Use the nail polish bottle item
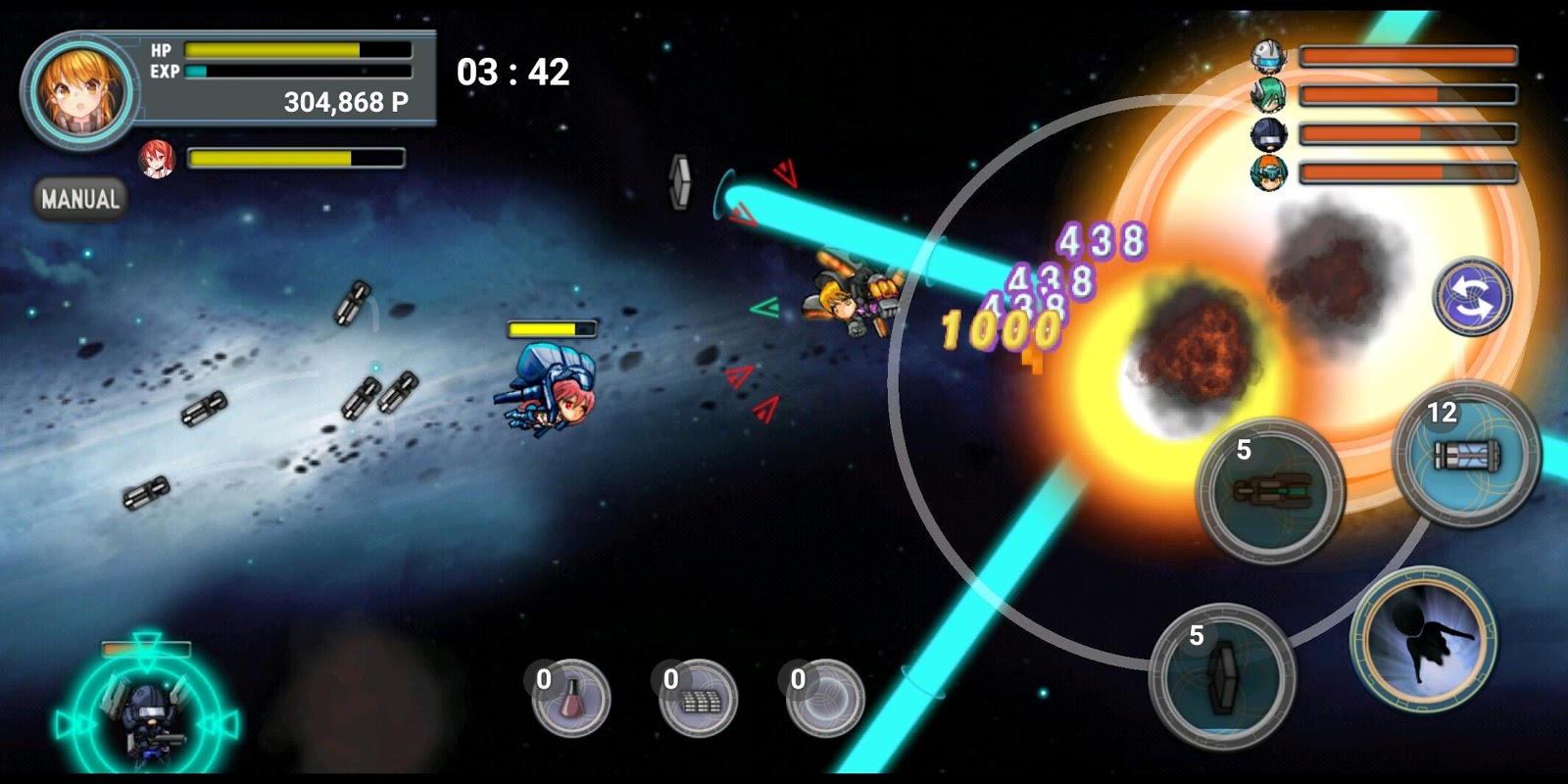The width and height of the screenshot is (1568, 784). click(x=571, y=699)
